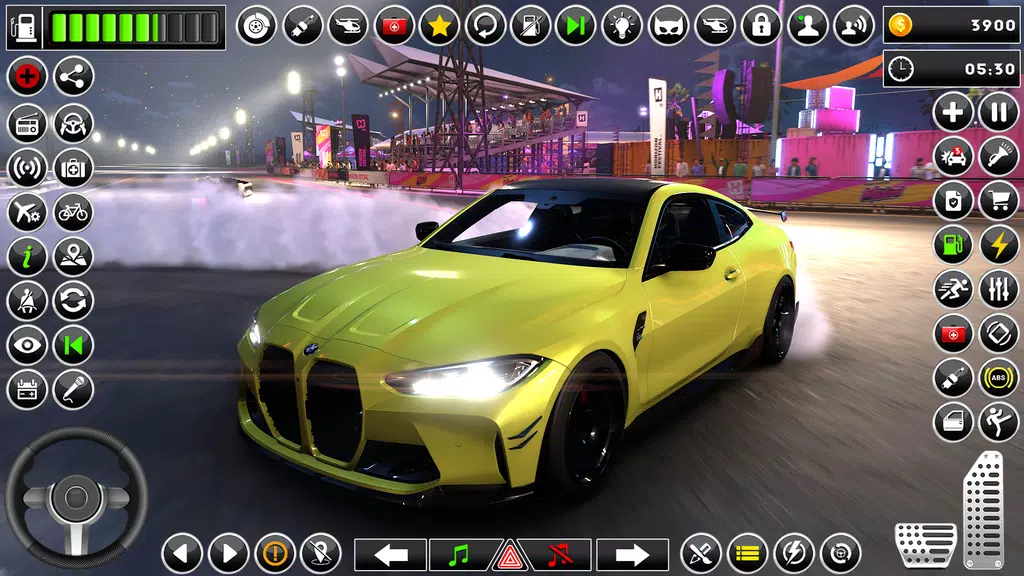Viewport: 1024px width, 576px height.
Task: Choose the bat mask icon
Action: click(x=668, y=25)
